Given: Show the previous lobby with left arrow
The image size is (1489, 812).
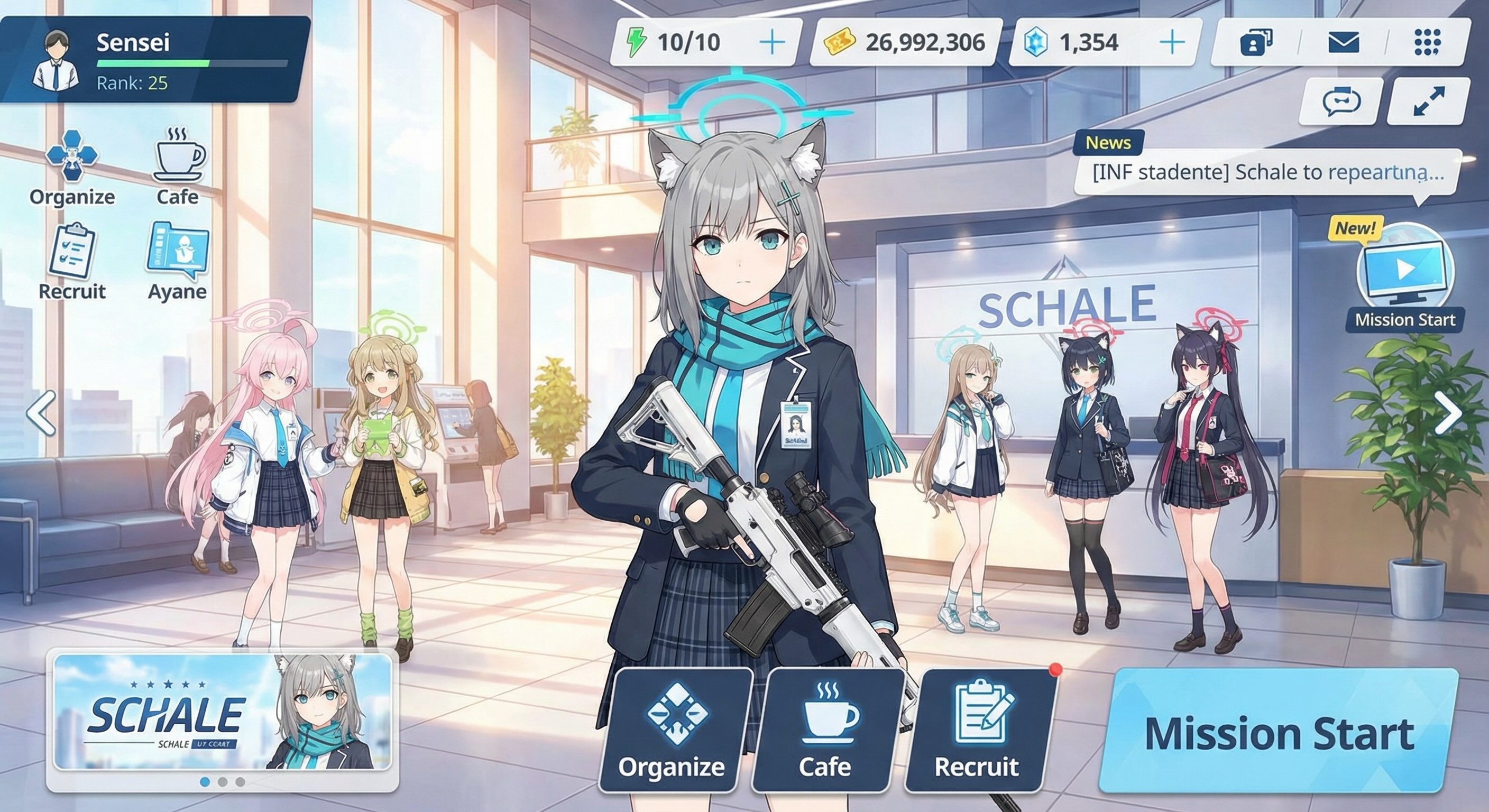Looking at the screenshot, I should [x=42, y=413].
